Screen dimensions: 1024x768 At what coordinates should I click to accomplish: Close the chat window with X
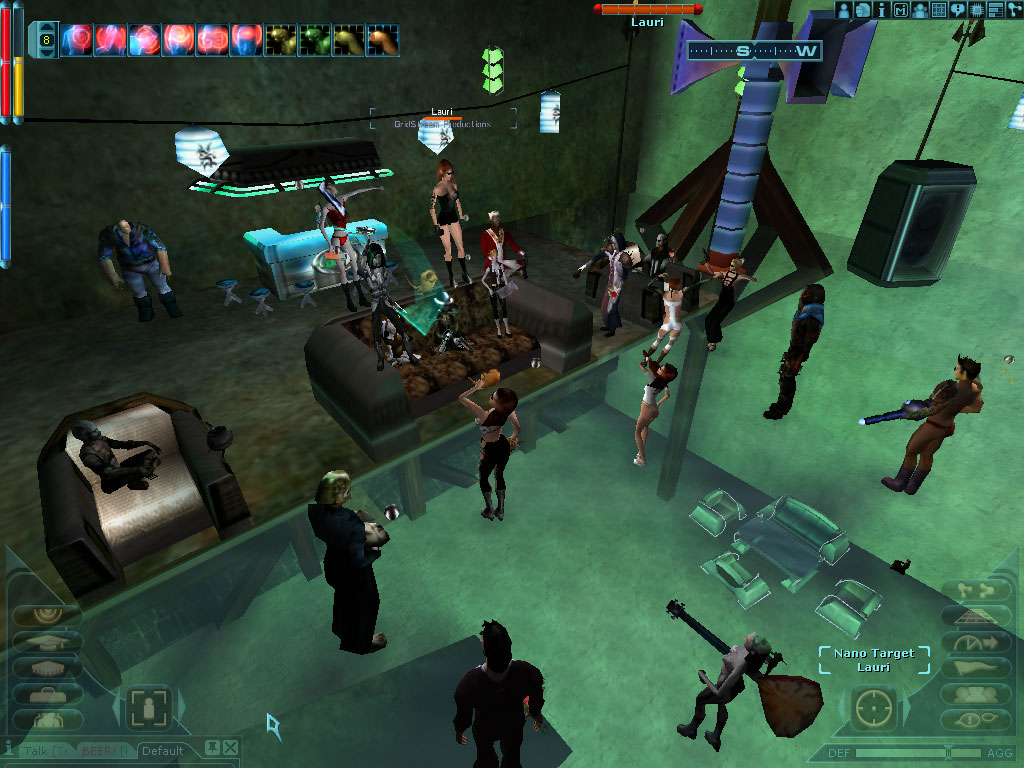[231, 747]
